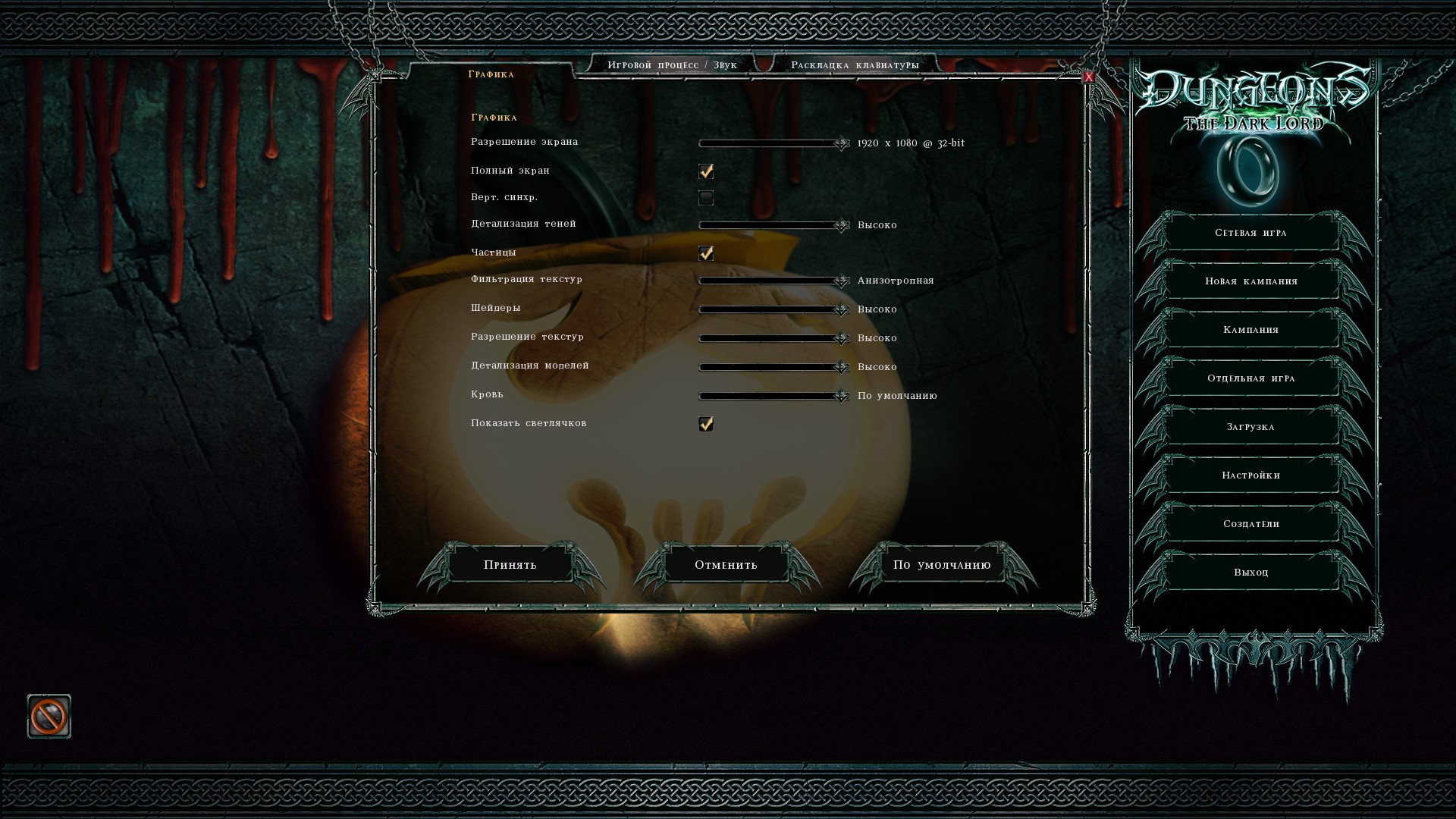The image size is (1456, 819).
Task: Open the Раскладка клавиатуры tab
Action: (855, 65)
